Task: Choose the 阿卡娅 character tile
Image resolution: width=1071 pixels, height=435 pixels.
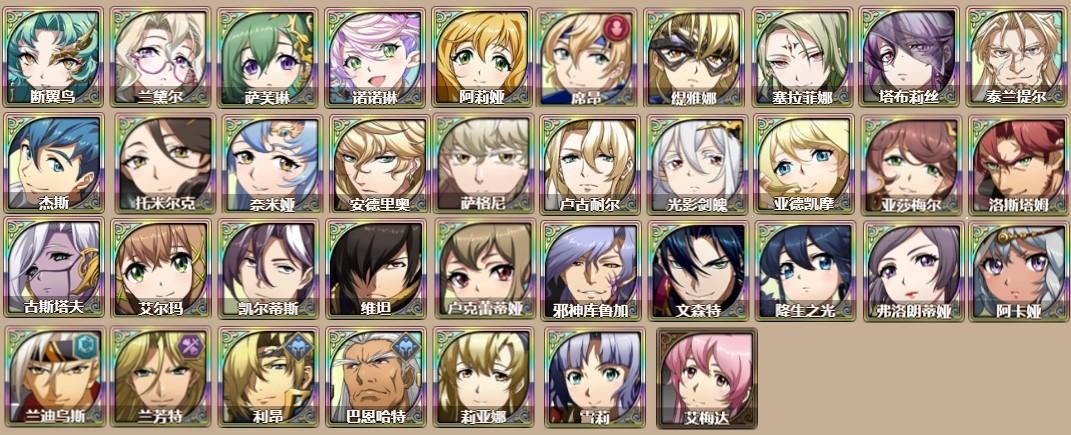Action: [x=1017, y=270]
